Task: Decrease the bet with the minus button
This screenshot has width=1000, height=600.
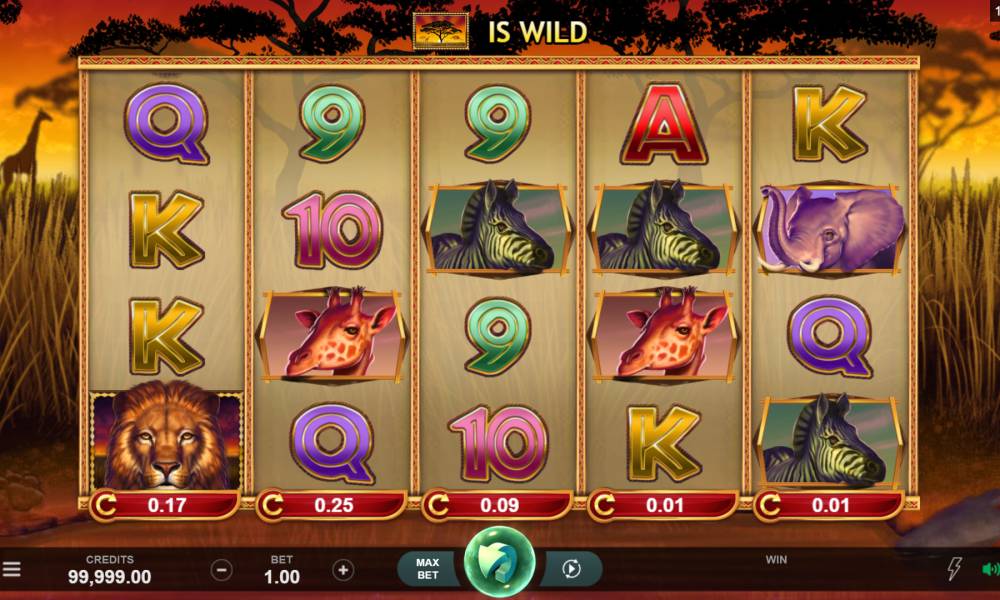Action: [222, 570]
